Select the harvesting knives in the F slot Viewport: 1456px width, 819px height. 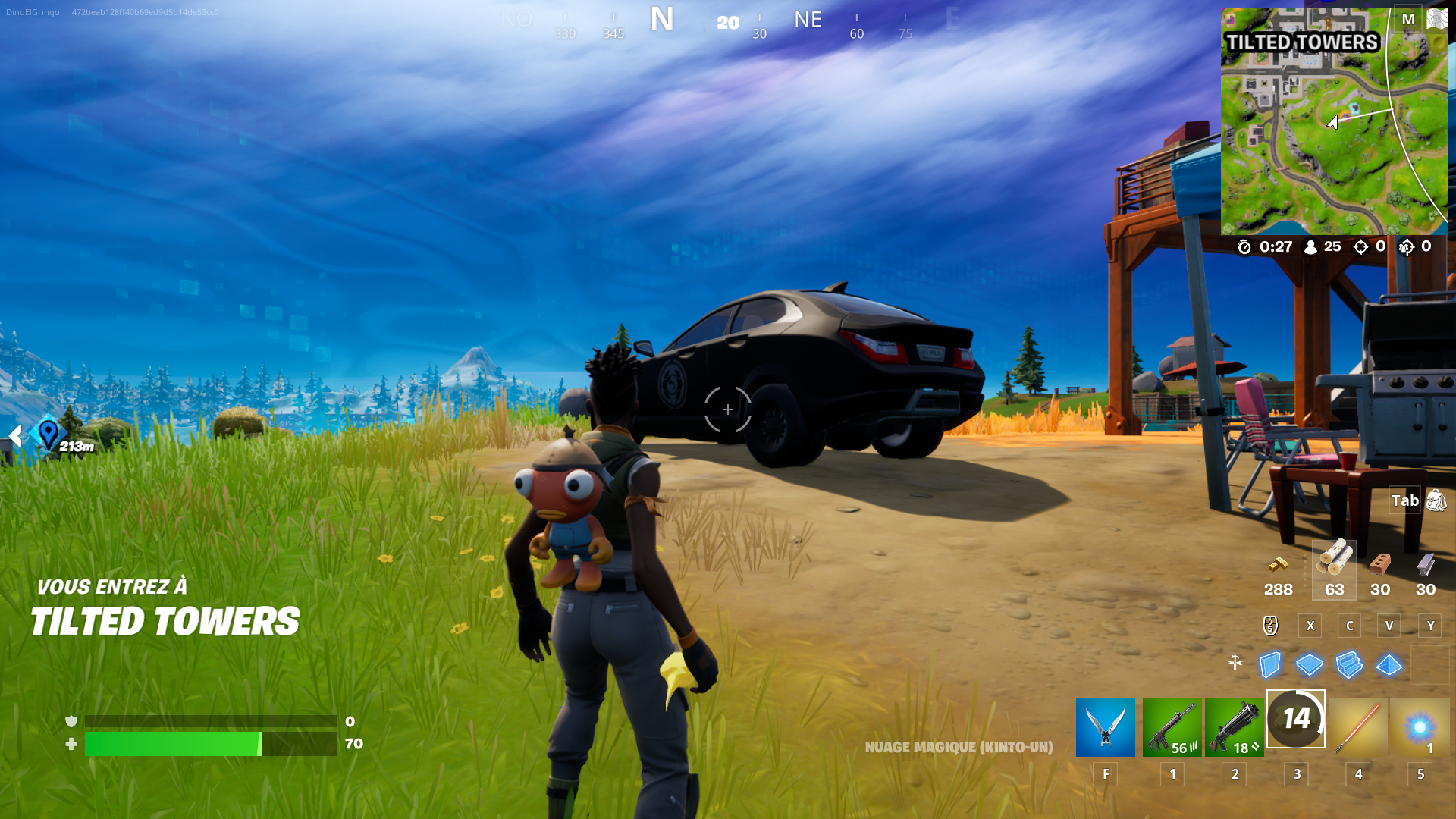[x=1105, y=726]
